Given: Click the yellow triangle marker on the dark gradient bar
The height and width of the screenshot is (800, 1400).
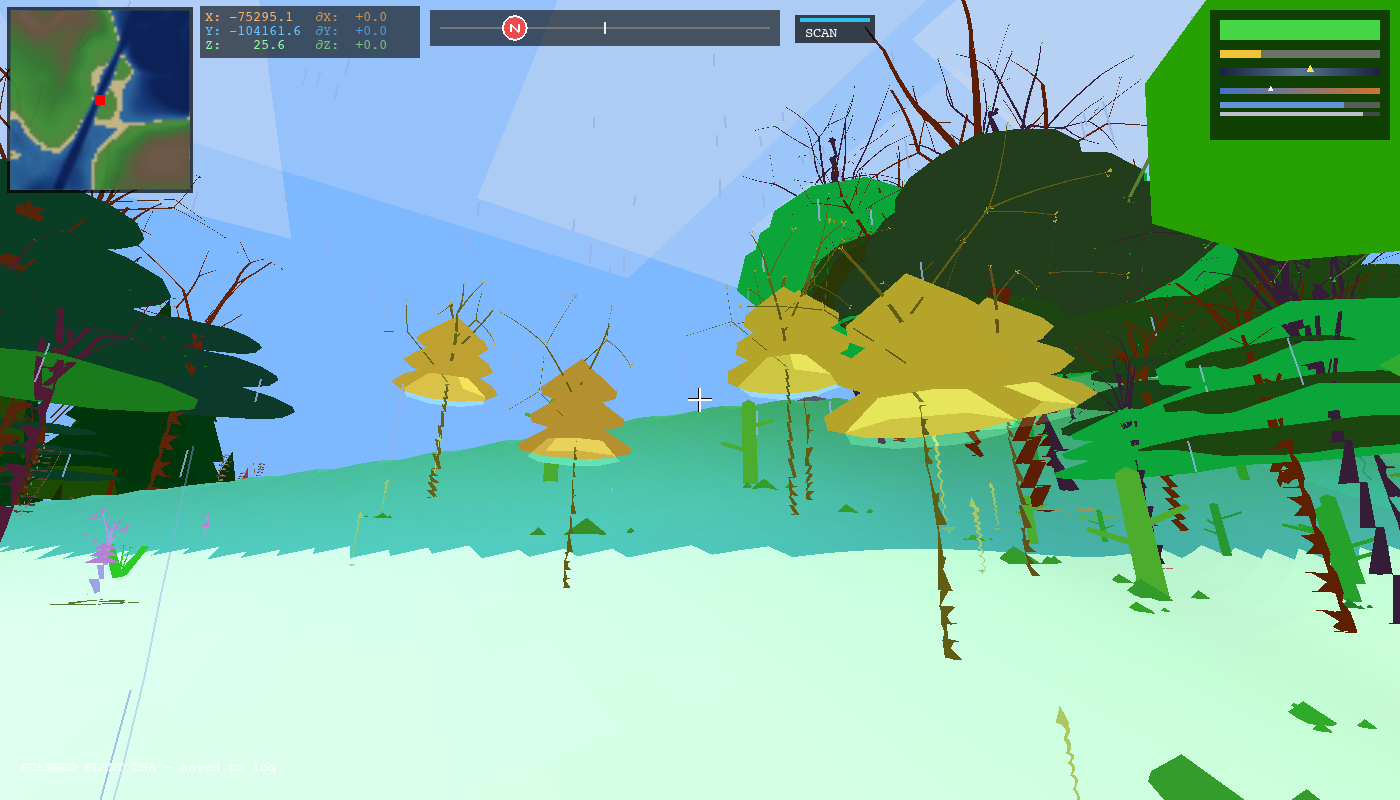Looking at the screenshot, I should (x=1310, y=68).
